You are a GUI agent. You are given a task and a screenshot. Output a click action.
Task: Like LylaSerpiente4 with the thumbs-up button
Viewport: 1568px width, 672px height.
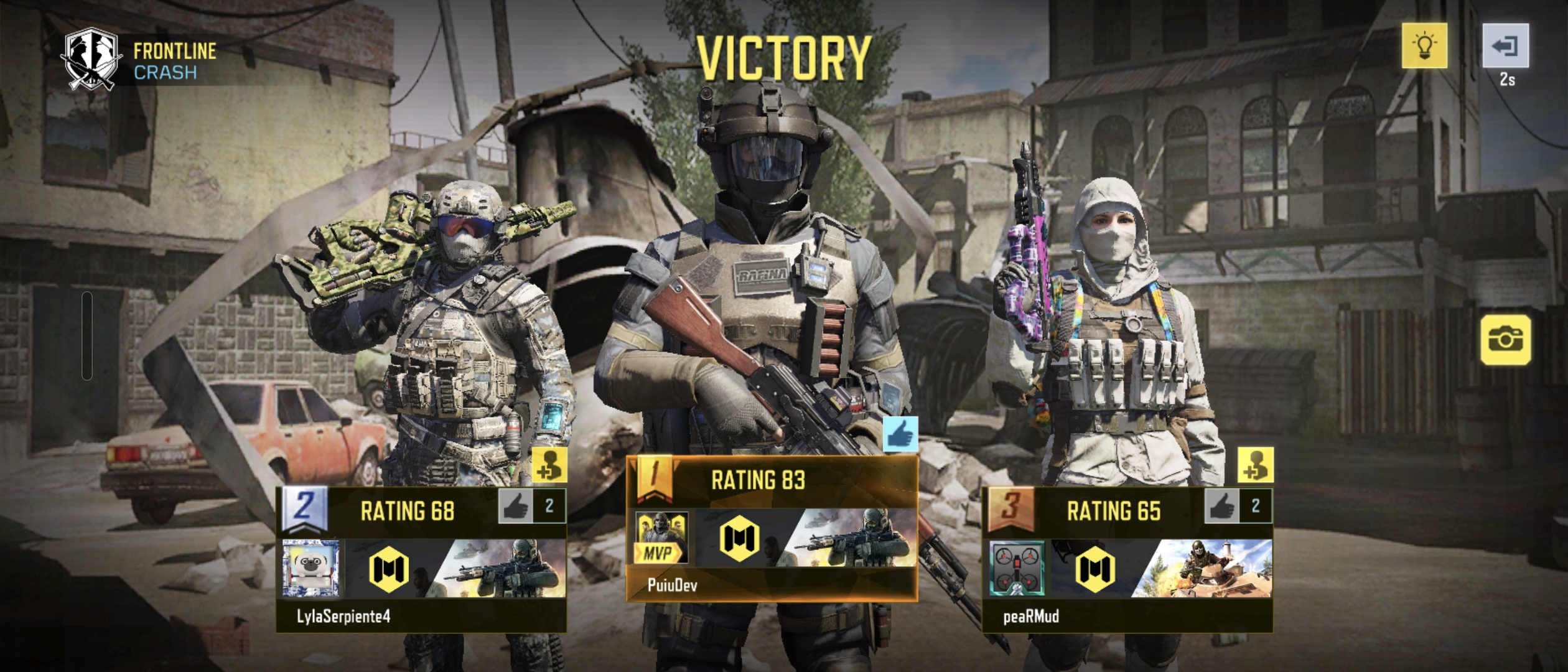click(x=515, y=506)
